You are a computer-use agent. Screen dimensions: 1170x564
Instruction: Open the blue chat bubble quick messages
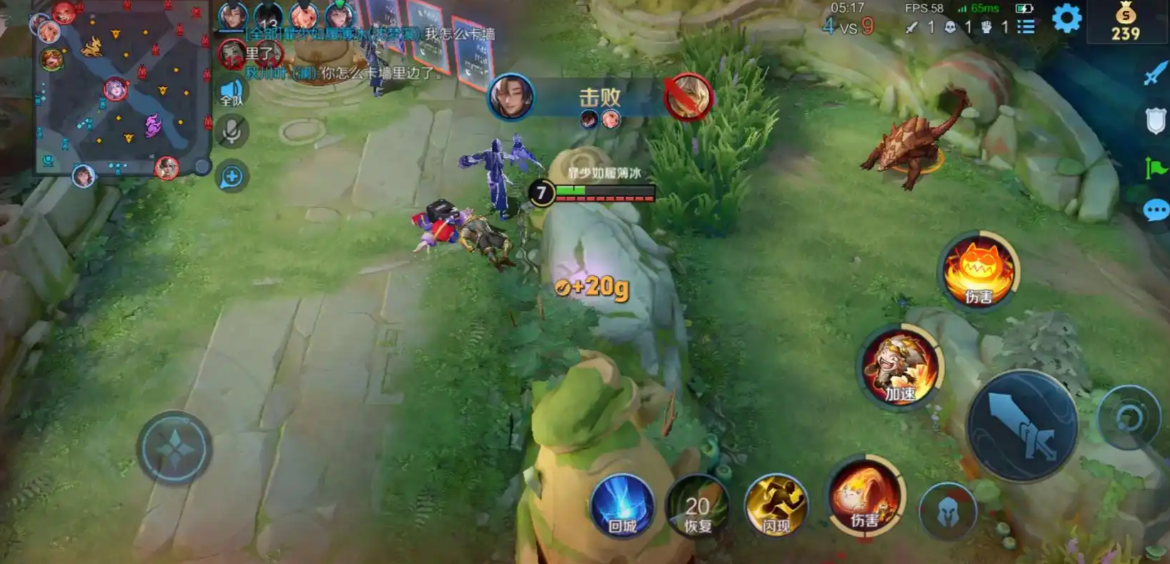pos(1155,211)
